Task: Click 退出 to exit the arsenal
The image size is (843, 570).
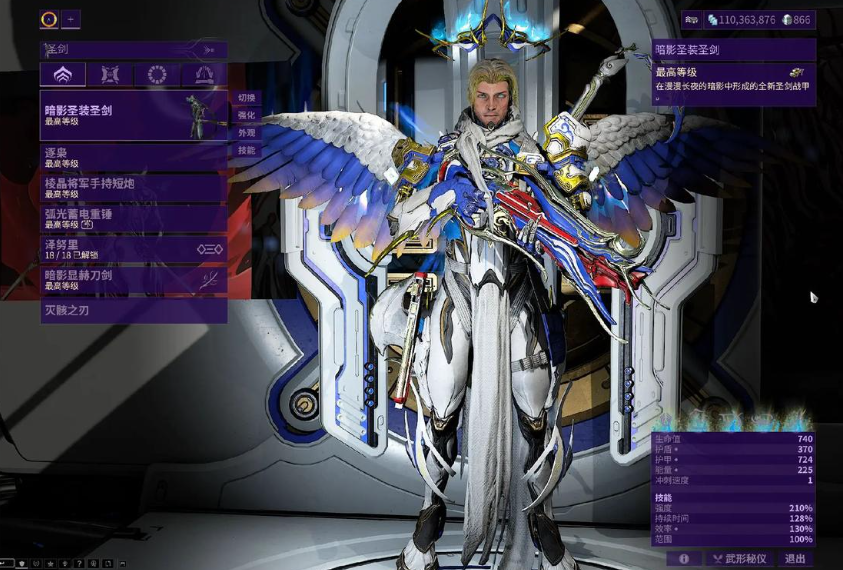Action: coord(796,559)
